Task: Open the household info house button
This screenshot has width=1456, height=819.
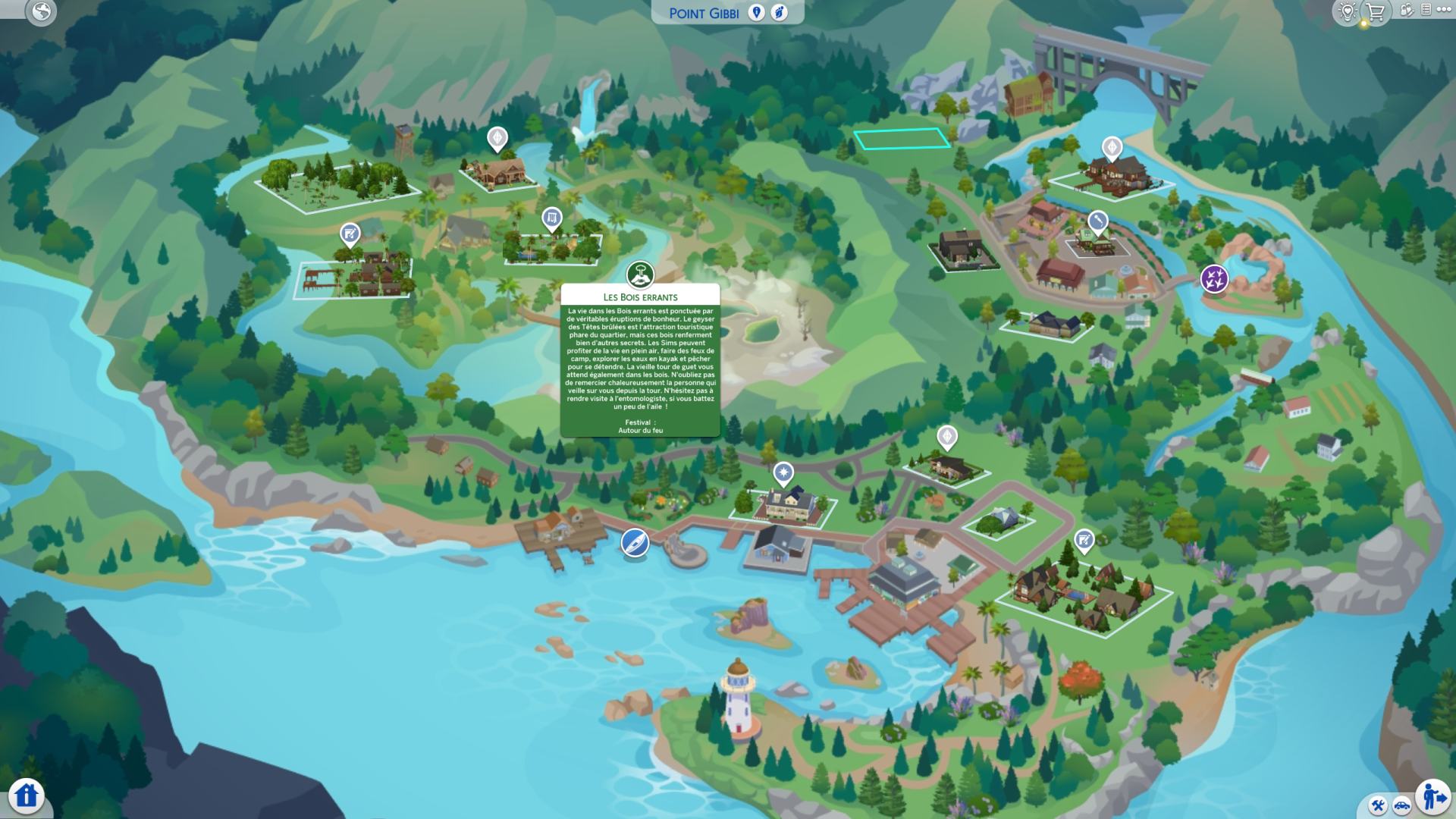Action: pyautogui.click(x=27, y=795)
